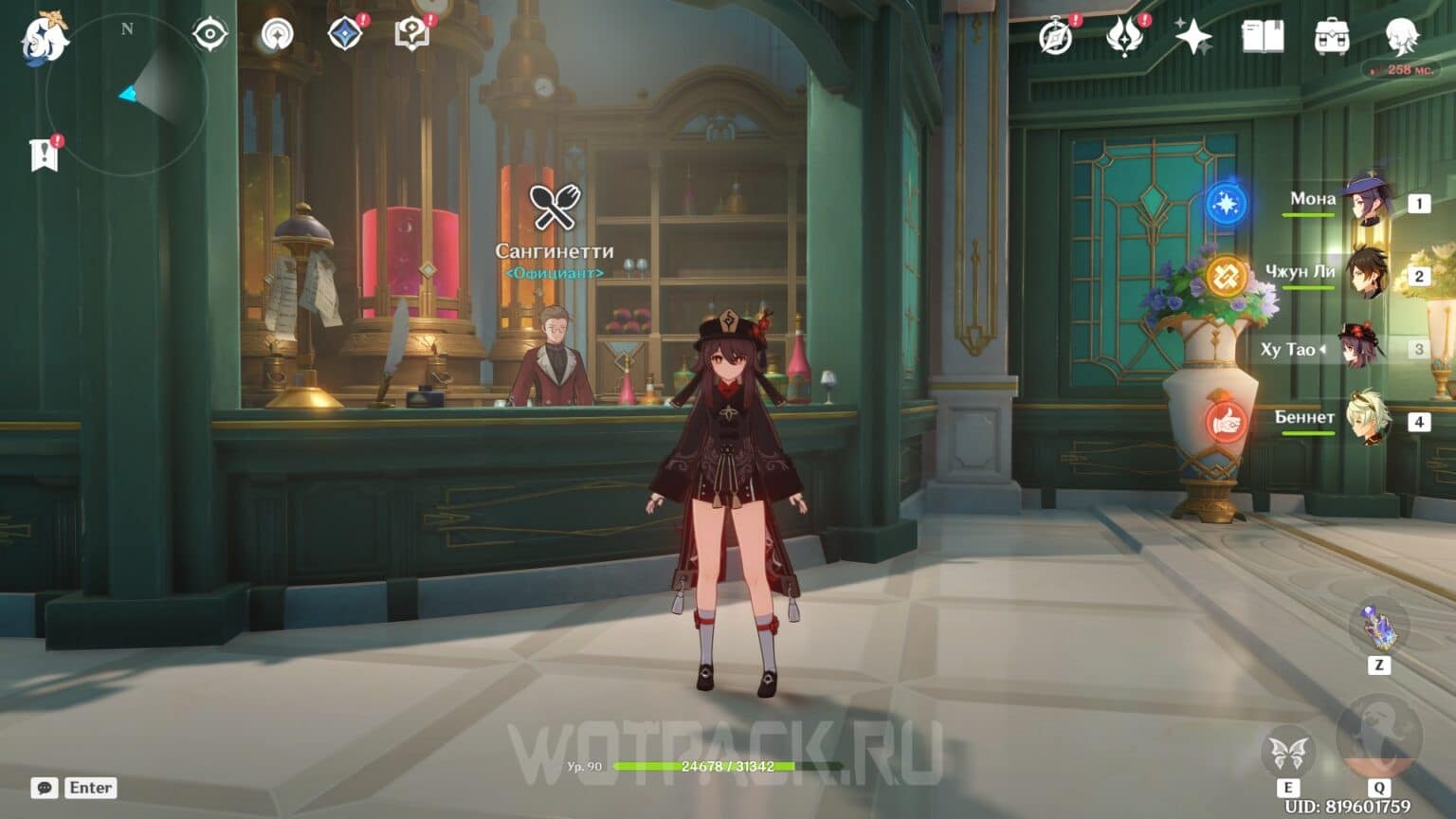Open the Inventory backpack icon
Image resolution: width=1456 pixels, height=819 pixels.
pos(1333,36)
